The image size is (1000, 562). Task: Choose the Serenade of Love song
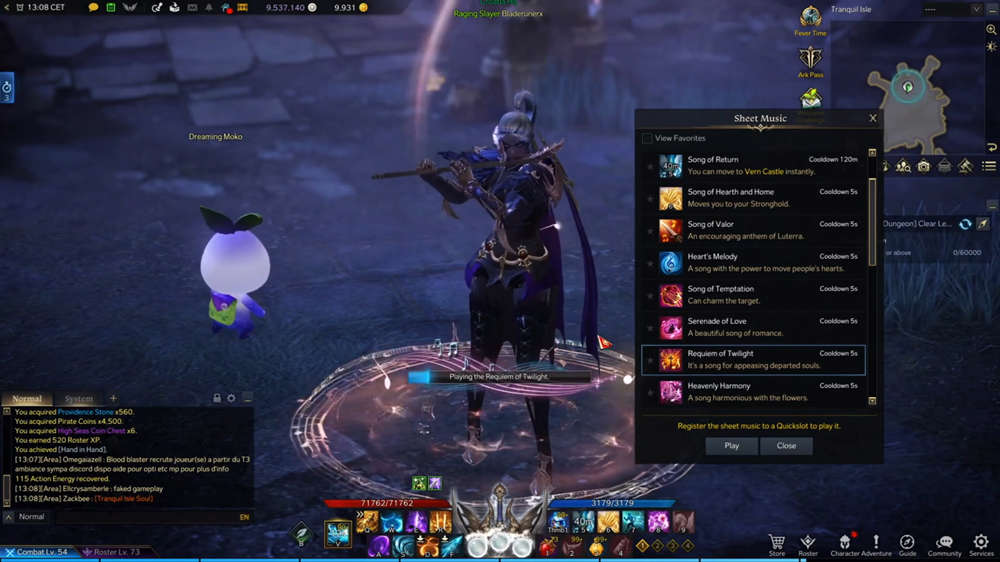click(760, 327)
